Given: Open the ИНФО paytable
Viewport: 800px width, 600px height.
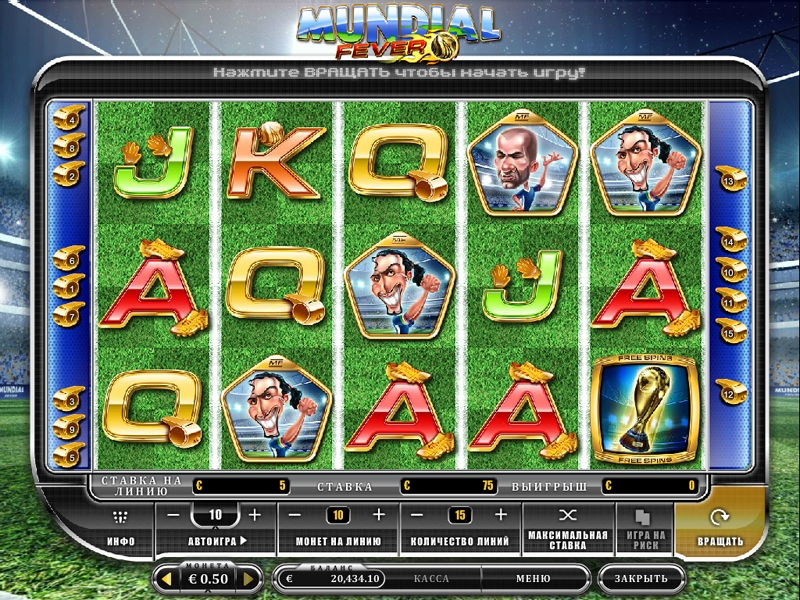Looking at the screenshot, I should [x=121, y=527].
